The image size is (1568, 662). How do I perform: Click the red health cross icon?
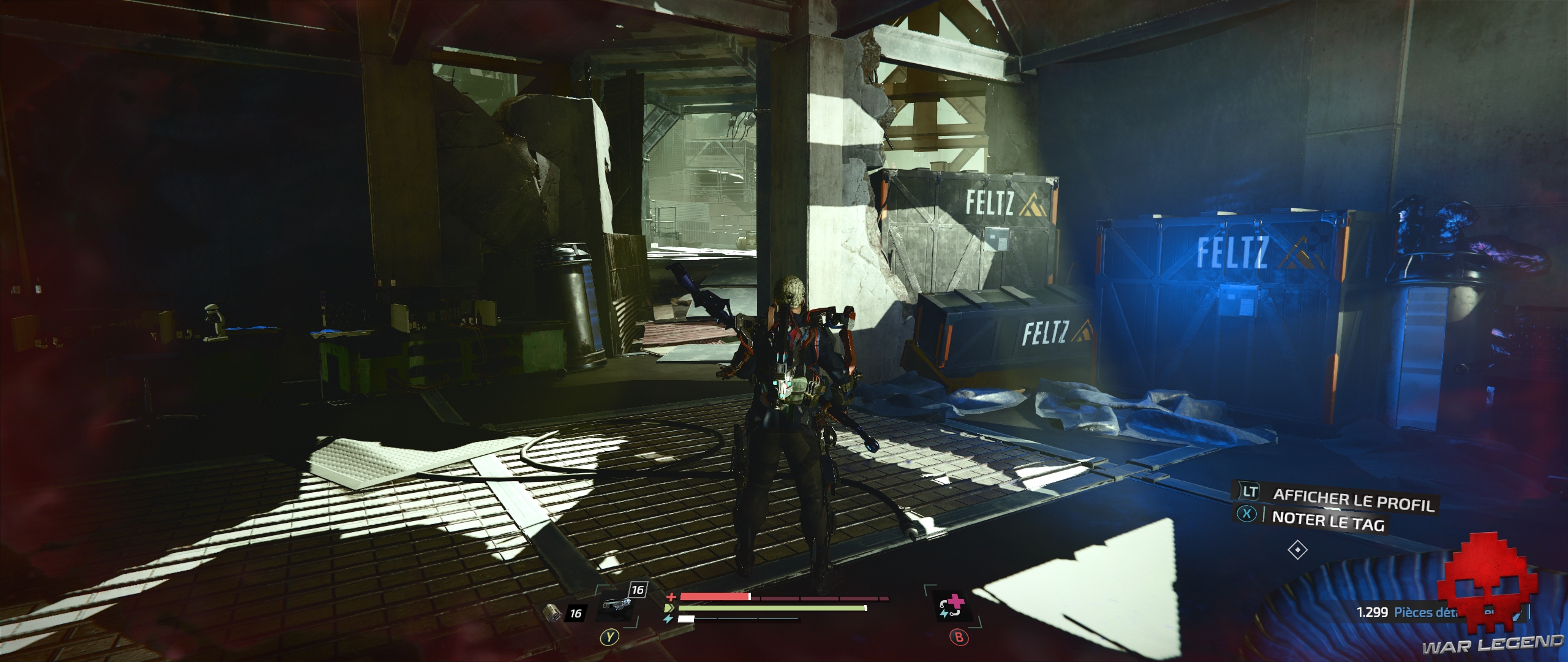click(672, 596)
